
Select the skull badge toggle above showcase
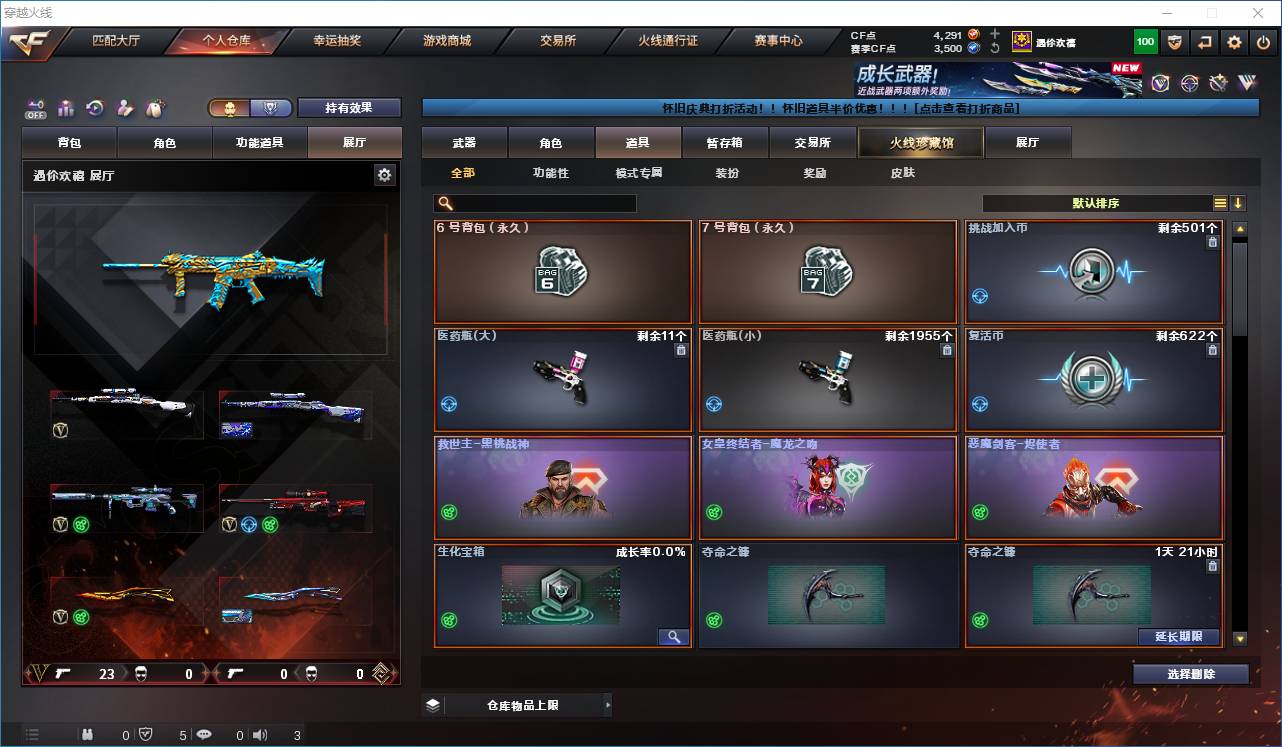pos(228,106)
